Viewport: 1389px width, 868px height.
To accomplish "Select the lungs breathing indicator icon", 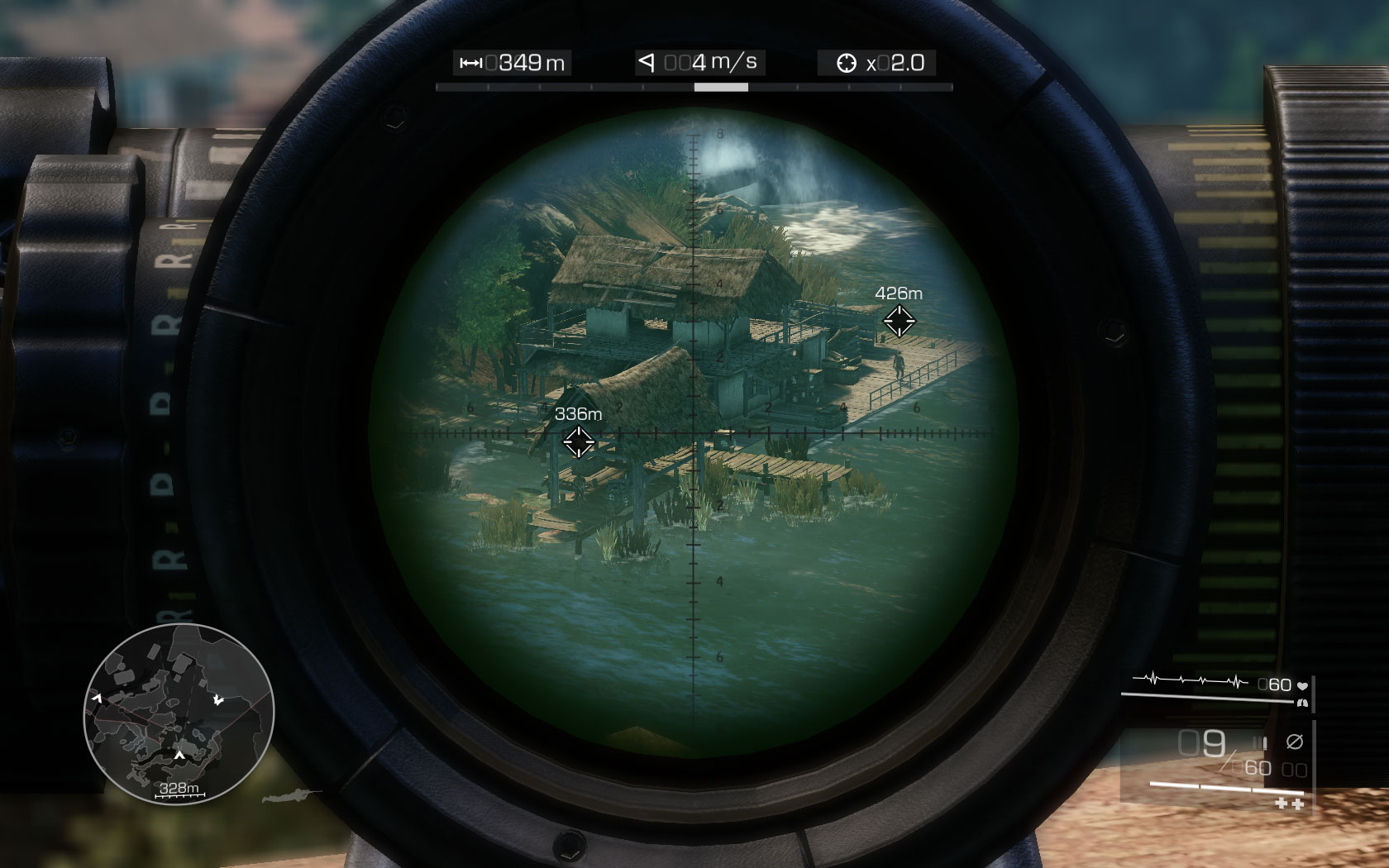I will click(1303, 702).
